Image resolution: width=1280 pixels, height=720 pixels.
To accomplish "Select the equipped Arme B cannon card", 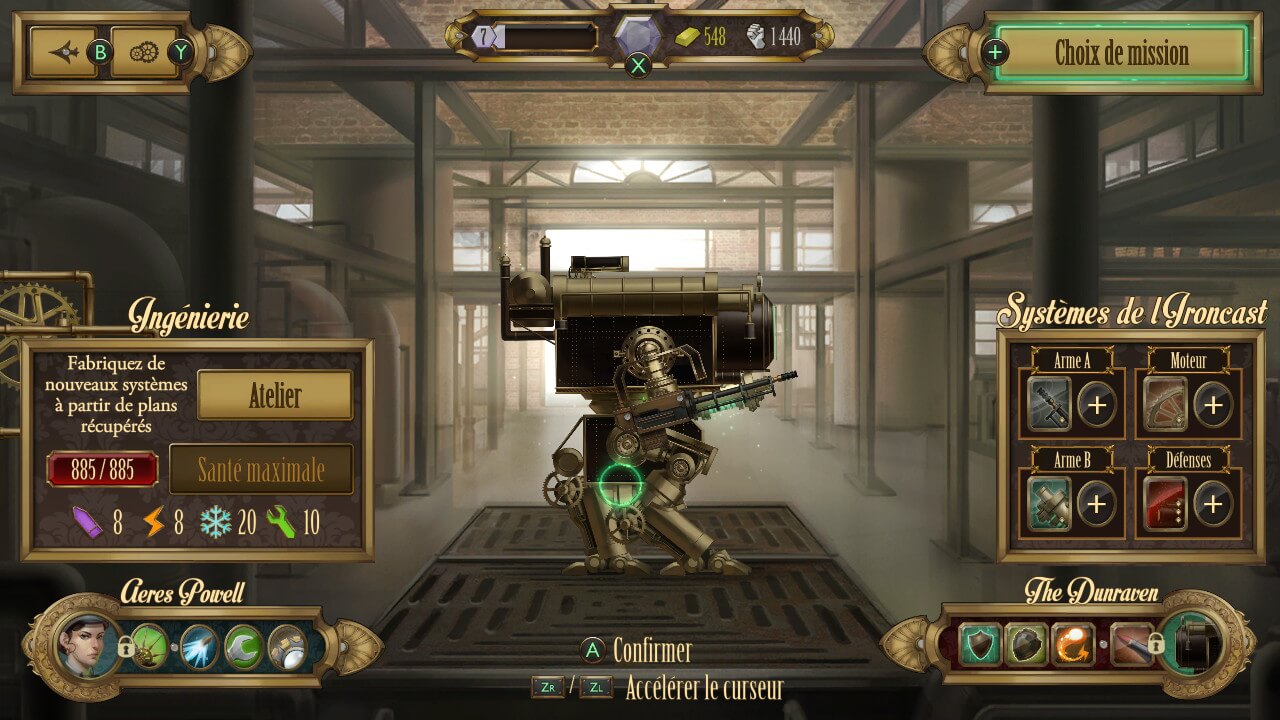I will point(1050,503).
